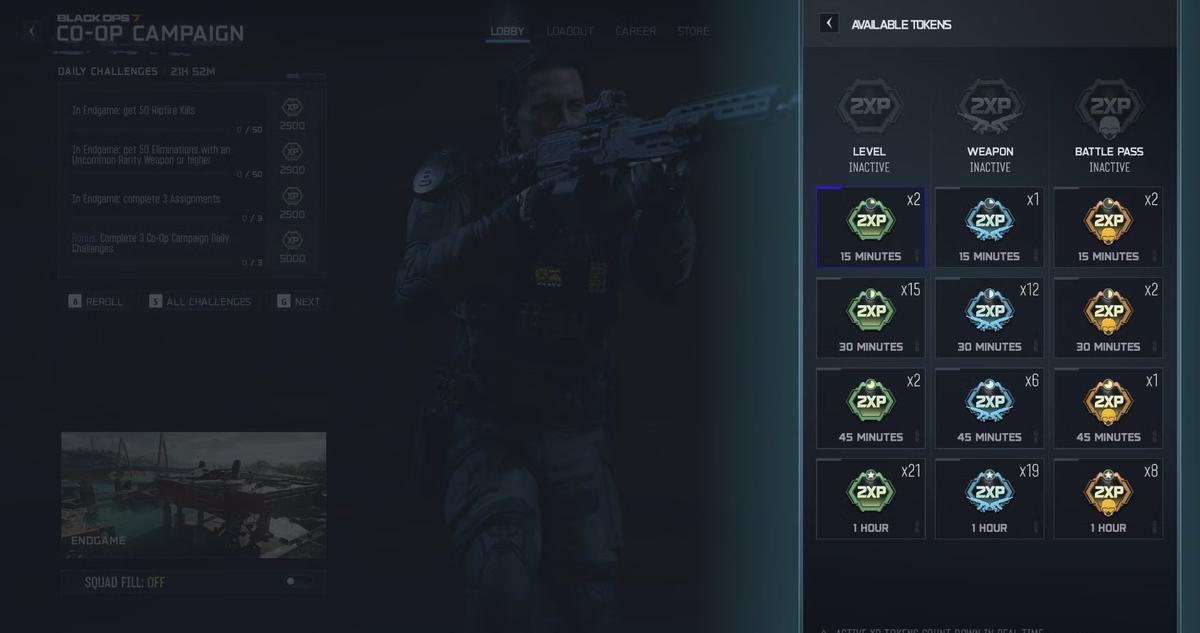The image size is (1200, 633).
Task: Select the 15 minutes Weapon 2XP token
Action: [989, 227]
